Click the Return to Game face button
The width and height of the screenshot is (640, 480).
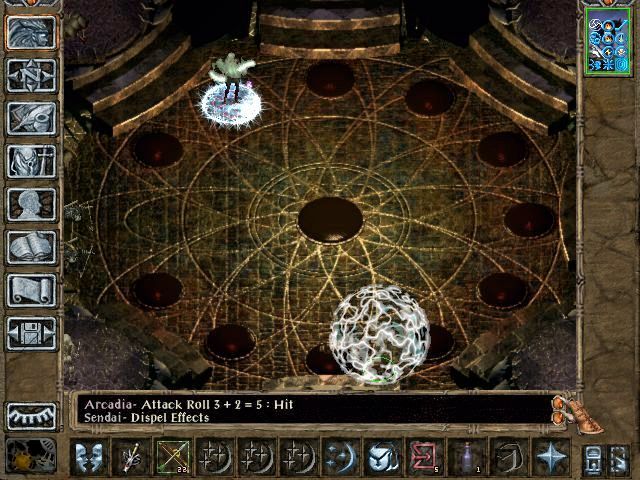31,32
